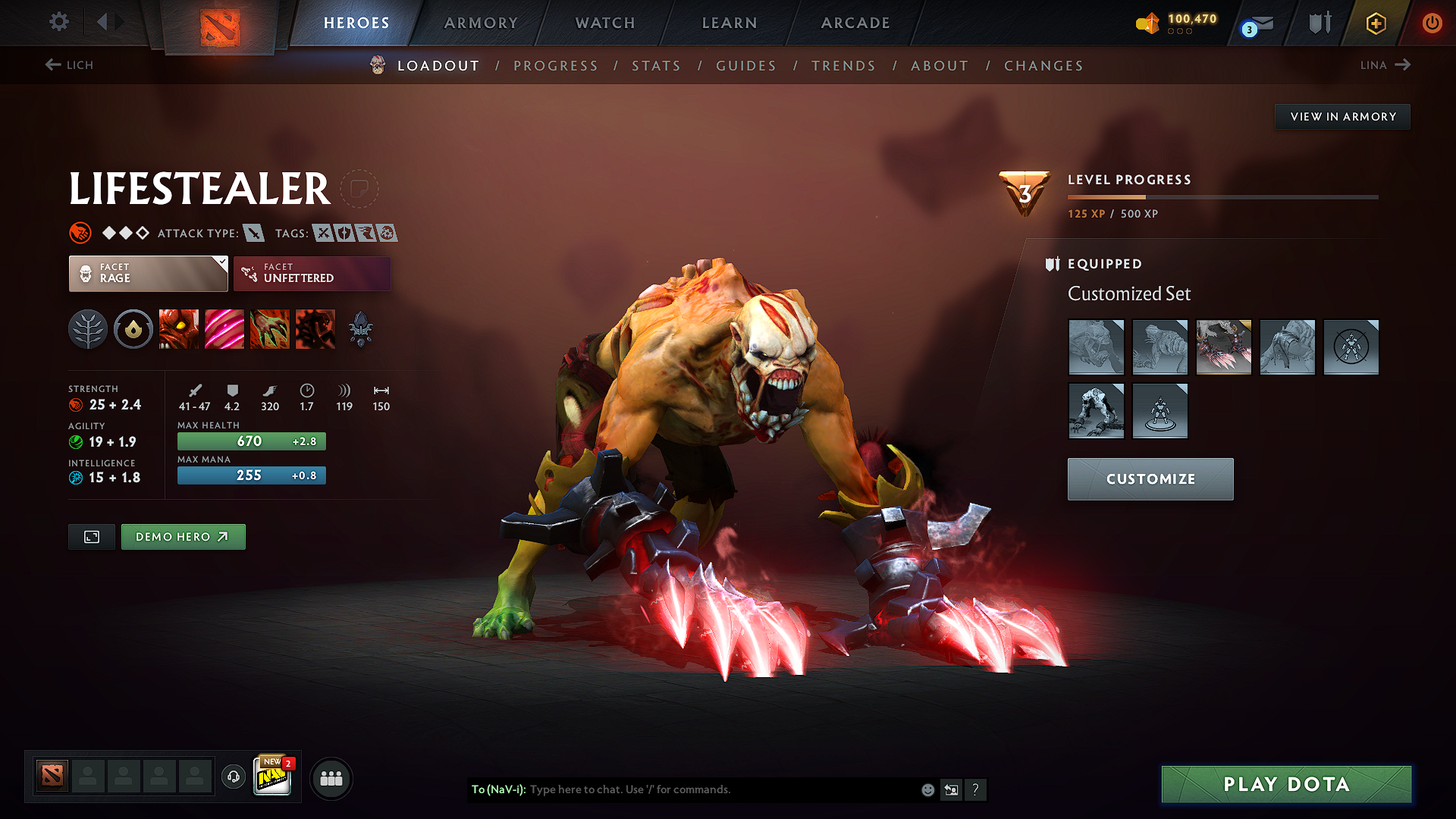1456x819 pixels.
Task: Select Lifestealer's talent tree icon
Action: (88, 329)
